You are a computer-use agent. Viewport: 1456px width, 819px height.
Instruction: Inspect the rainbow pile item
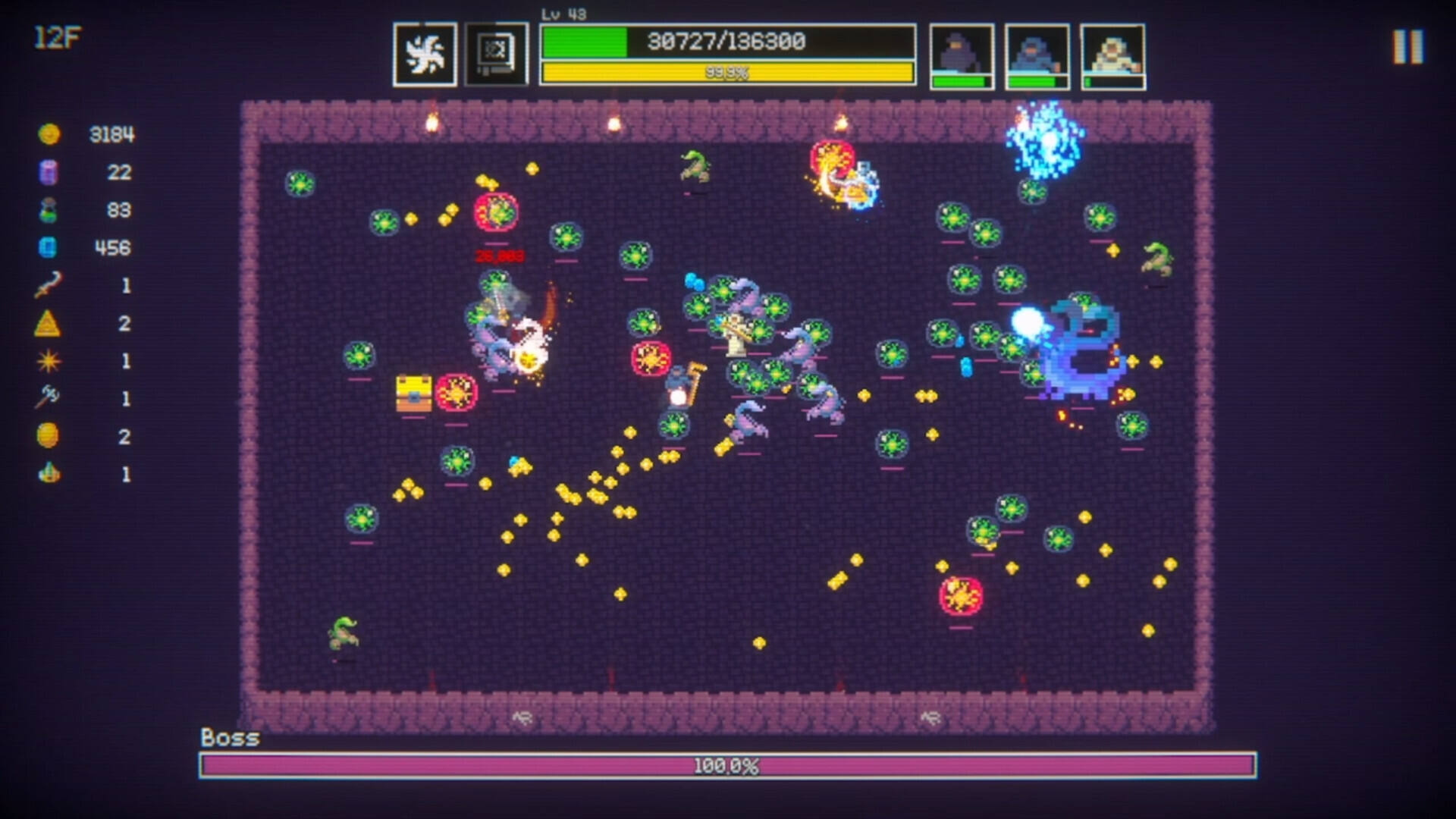click(49, 474)
